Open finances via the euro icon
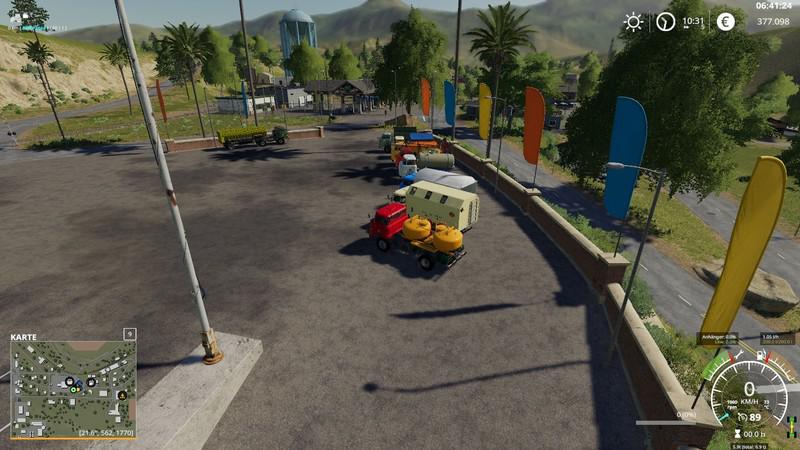 pos(725,22)
